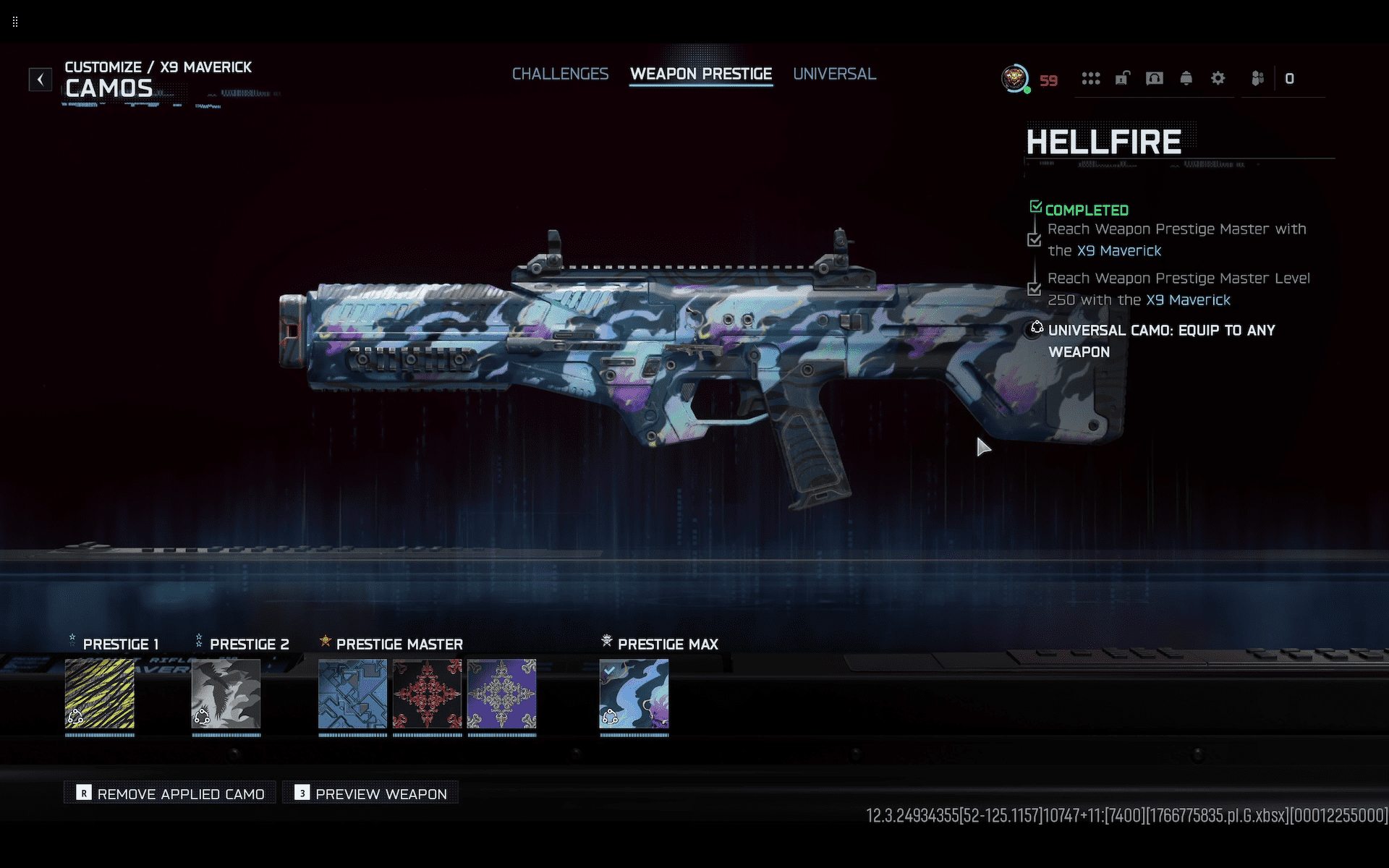The width and height of the screenshot is (1389, 868).
Task: Choose the yellow striped Prestige 1 camo
Action: [100, 694]
